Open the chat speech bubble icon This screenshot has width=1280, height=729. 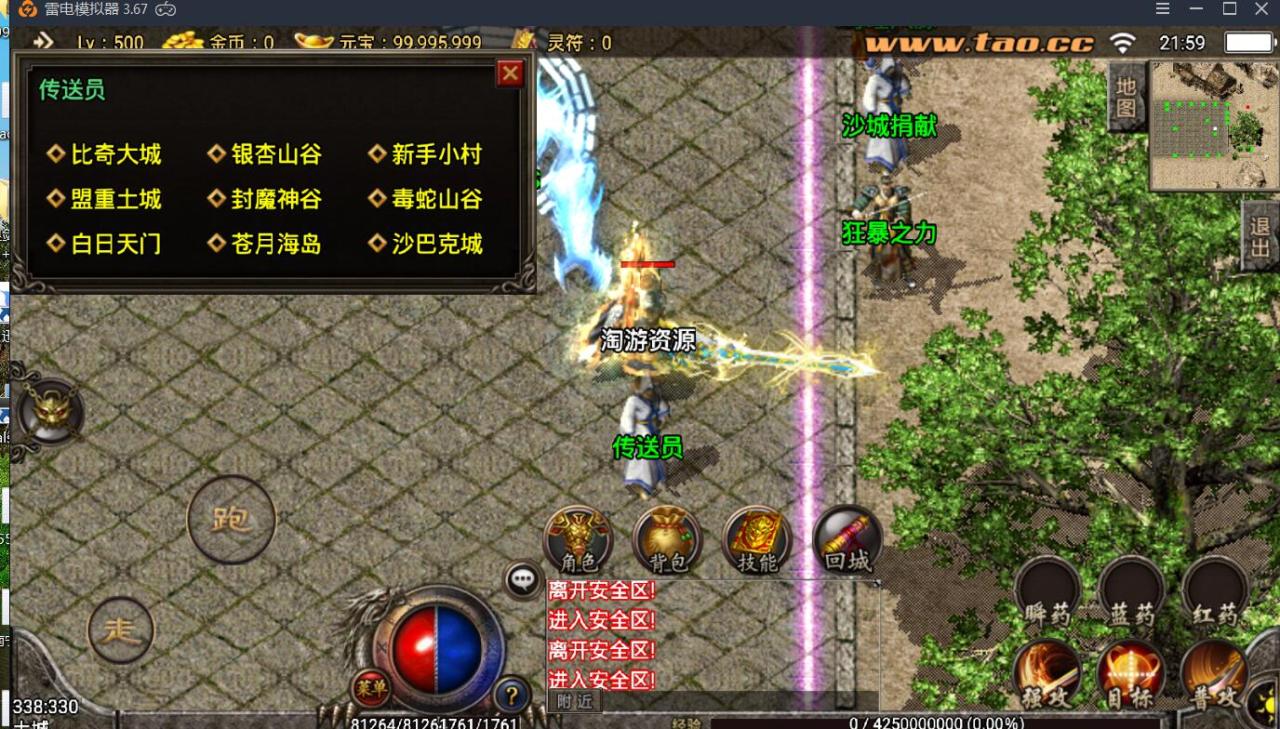click(x=521, y=579)
